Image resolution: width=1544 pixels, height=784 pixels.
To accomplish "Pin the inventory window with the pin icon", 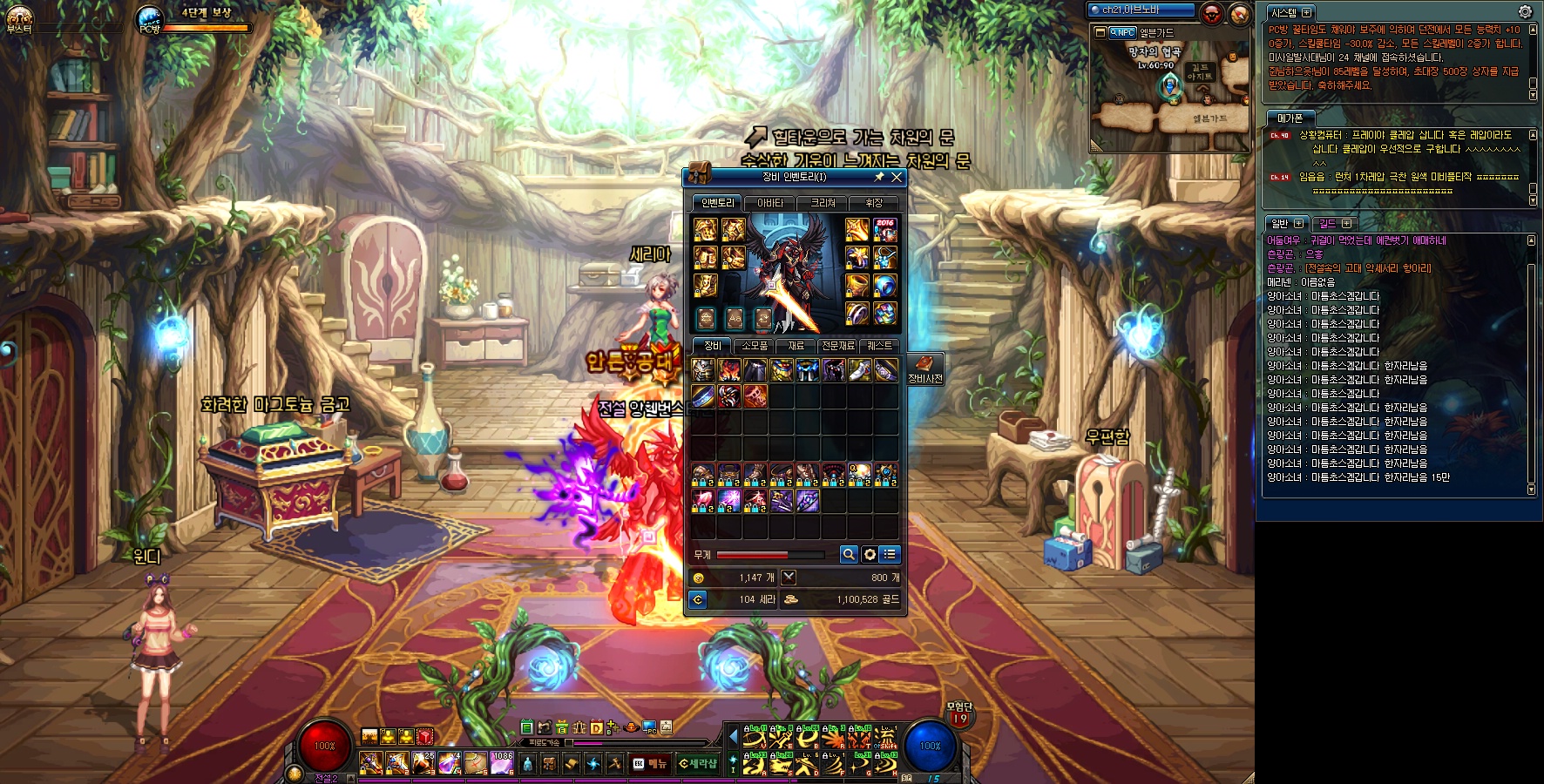I will [879, 177].
